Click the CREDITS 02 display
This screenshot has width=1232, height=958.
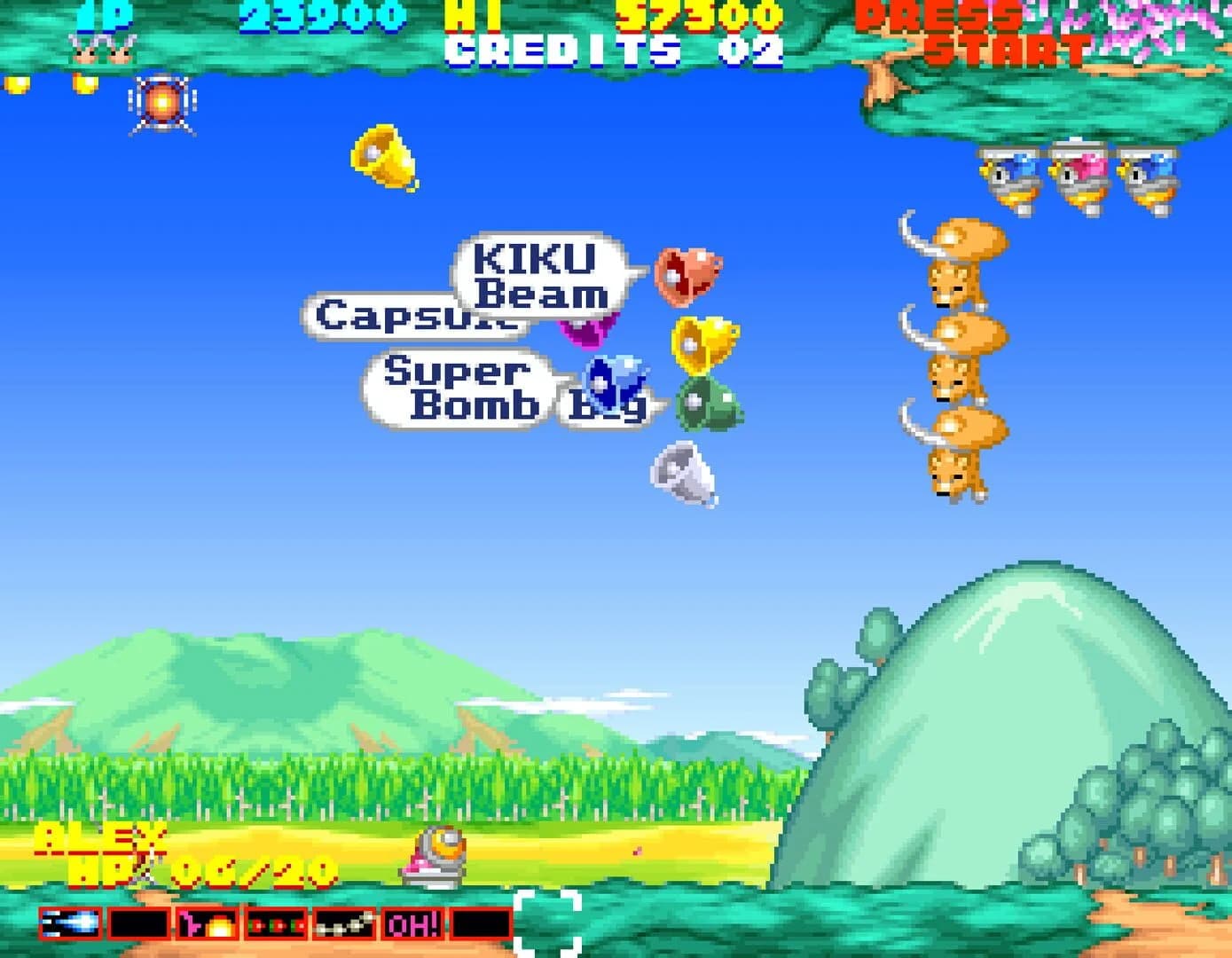pos(614,51)
